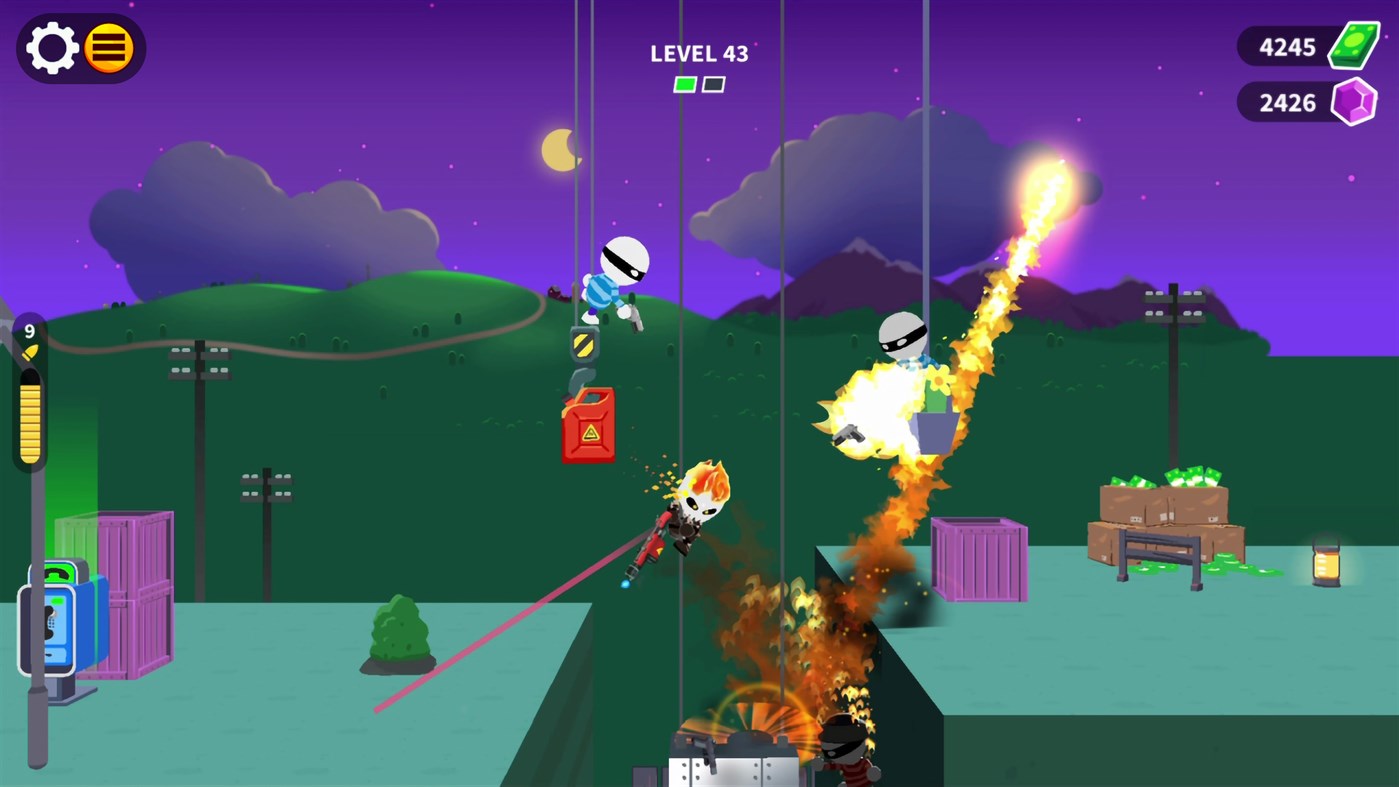This screenshot has height=787, width=1399.
Task: Open the LEVEL 43 header
Action: [699, 54]
